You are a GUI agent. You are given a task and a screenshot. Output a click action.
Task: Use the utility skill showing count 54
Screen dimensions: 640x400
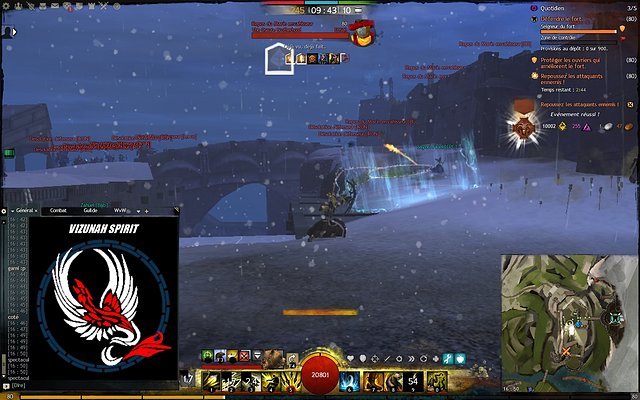tap(415, 380)
